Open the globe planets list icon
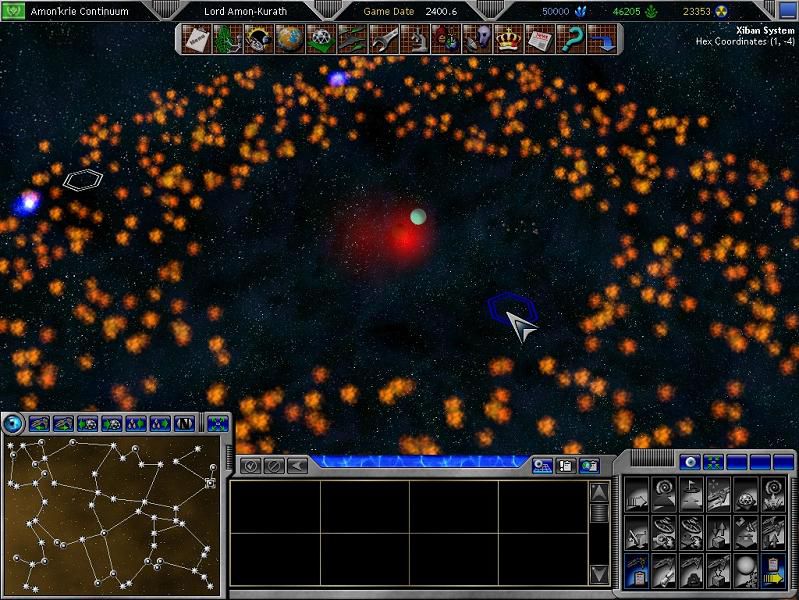Viewport: 799px width, 600px height. tap(289, 40)
